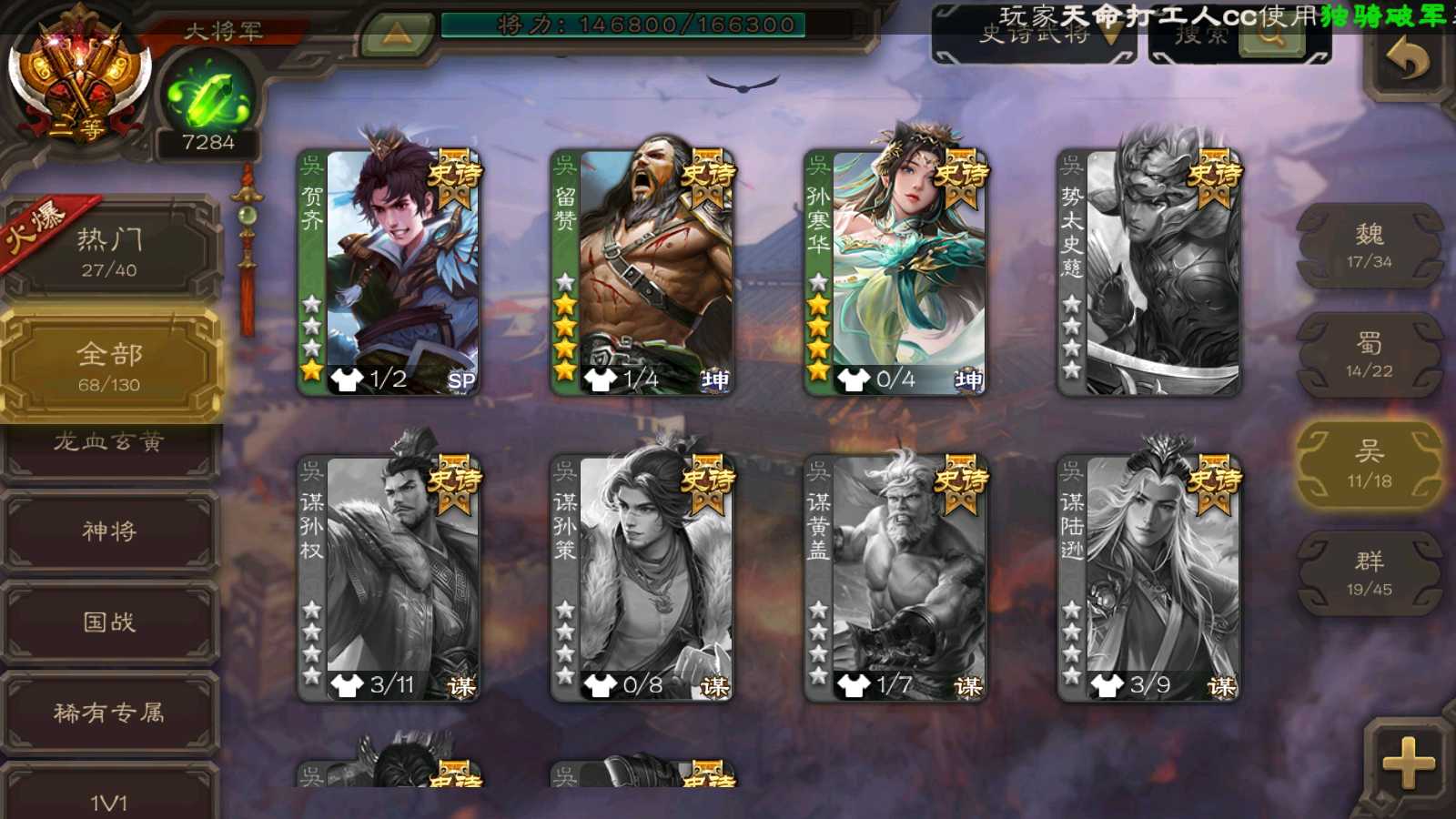
Task: Select the 贺齐 hero card
Action: 389,273
